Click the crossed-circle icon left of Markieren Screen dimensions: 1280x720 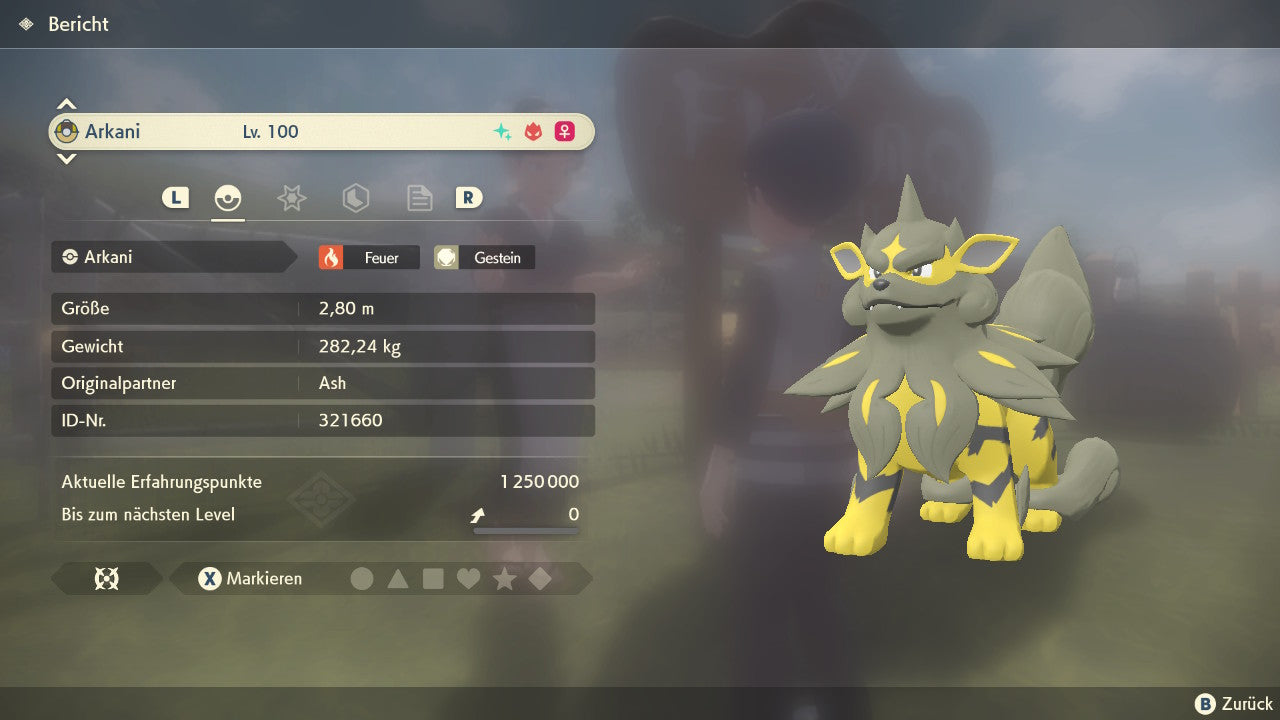(x=106, y=578)
